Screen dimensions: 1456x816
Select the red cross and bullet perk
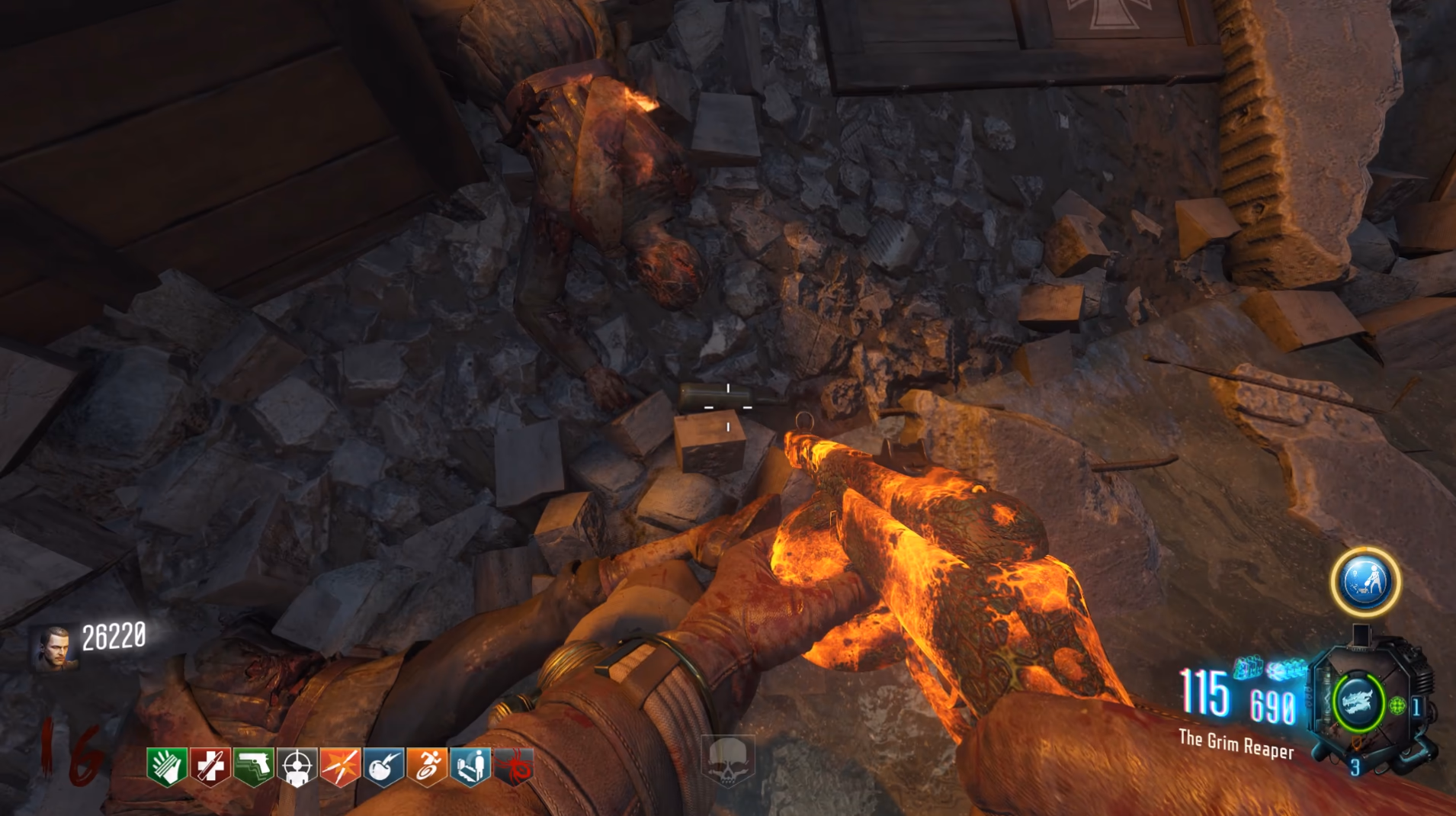pos(210,766)
